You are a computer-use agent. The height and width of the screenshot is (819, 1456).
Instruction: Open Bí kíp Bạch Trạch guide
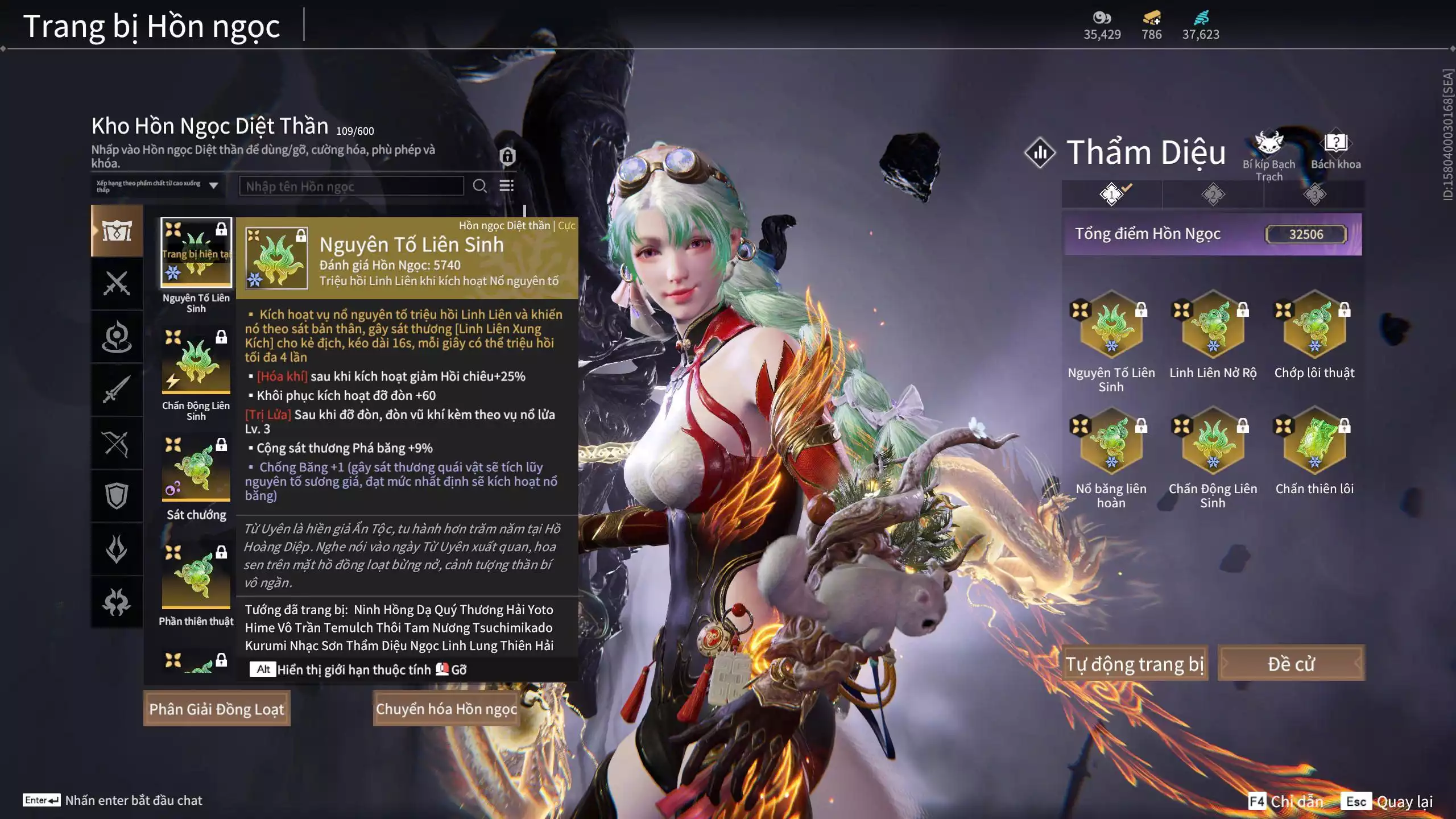point(1269,144)
